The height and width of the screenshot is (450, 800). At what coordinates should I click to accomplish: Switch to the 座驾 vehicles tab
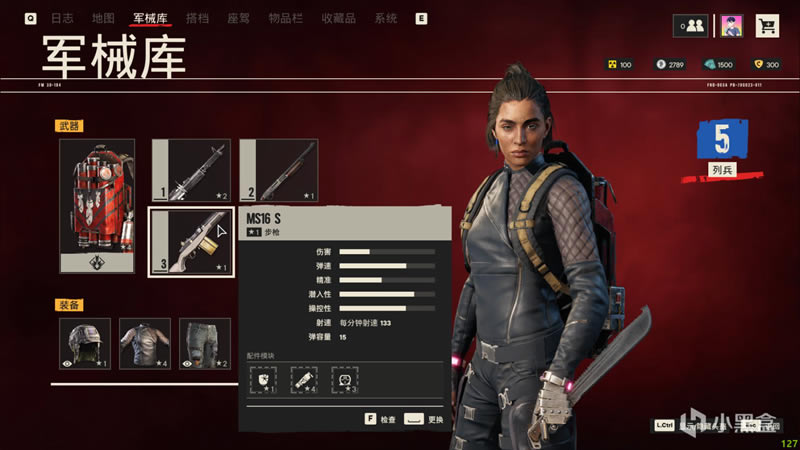238,18
